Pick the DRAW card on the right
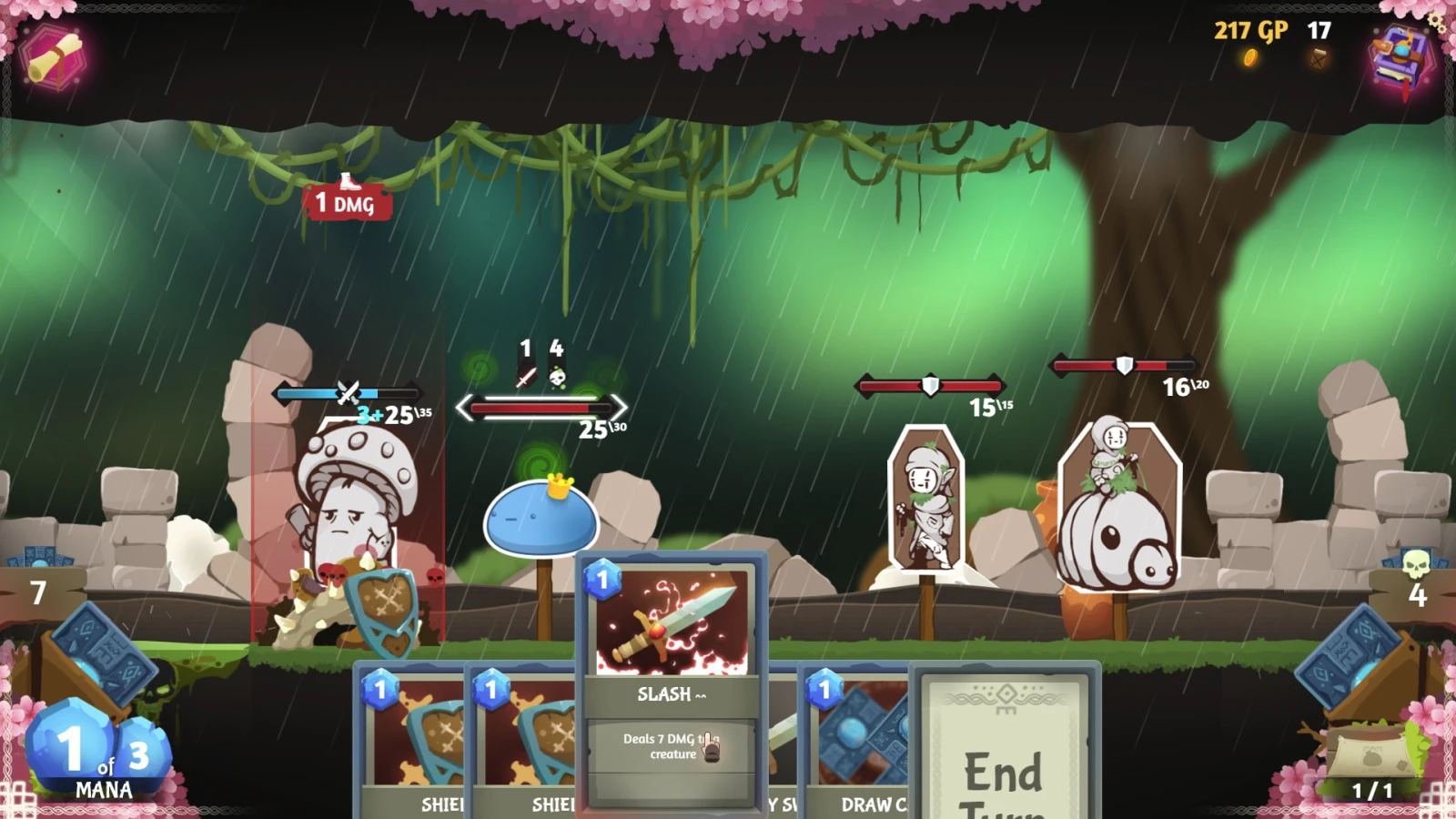 pyautogui.click(x=855, y=737)
